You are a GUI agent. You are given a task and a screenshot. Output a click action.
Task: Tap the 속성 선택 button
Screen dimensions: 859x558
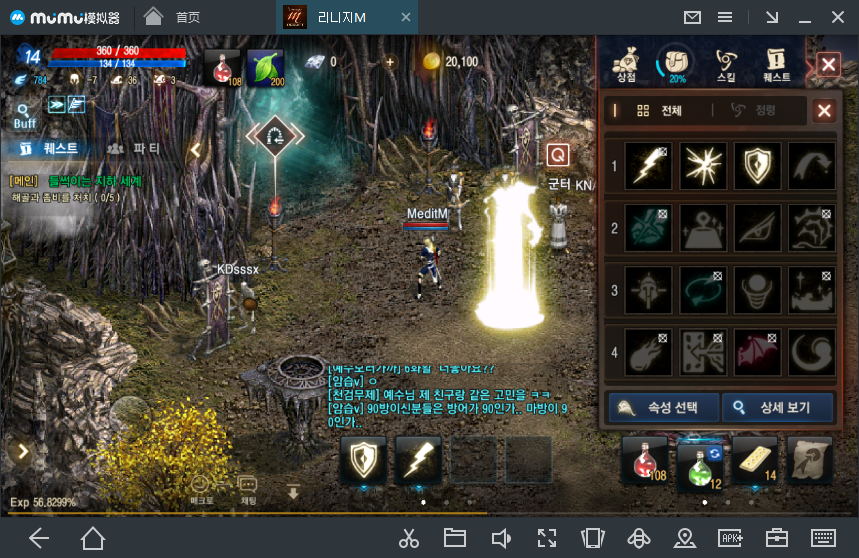(x=663, y=407)
